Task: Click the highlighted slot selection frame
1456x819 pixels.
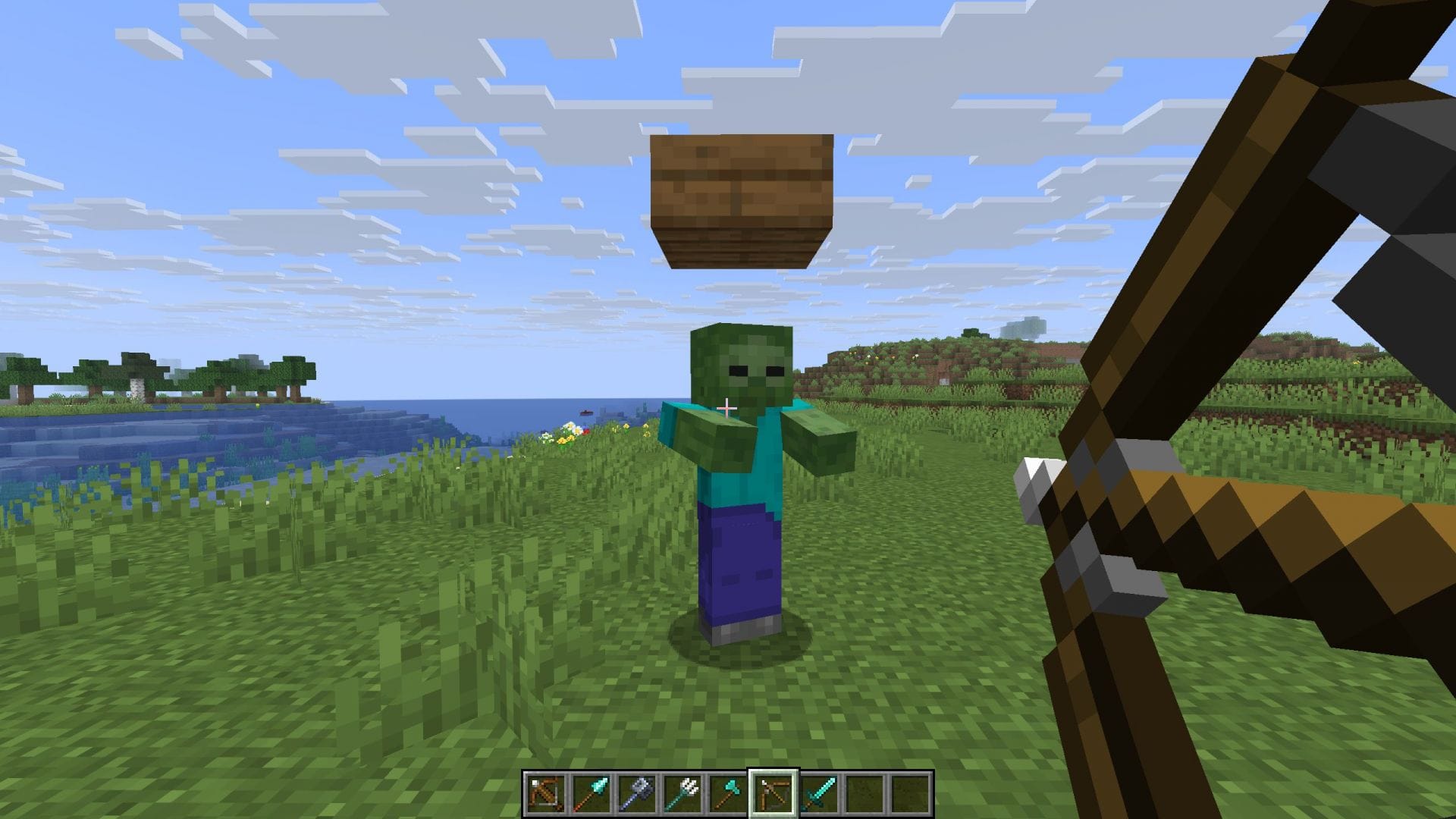Action: point(772,770)
